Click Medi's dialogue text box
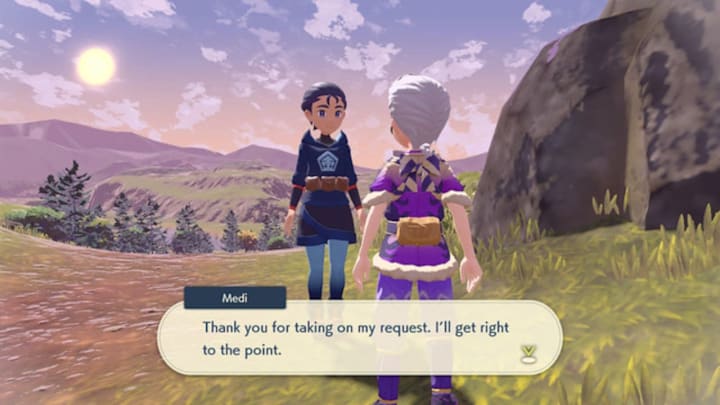 [360, 337]
